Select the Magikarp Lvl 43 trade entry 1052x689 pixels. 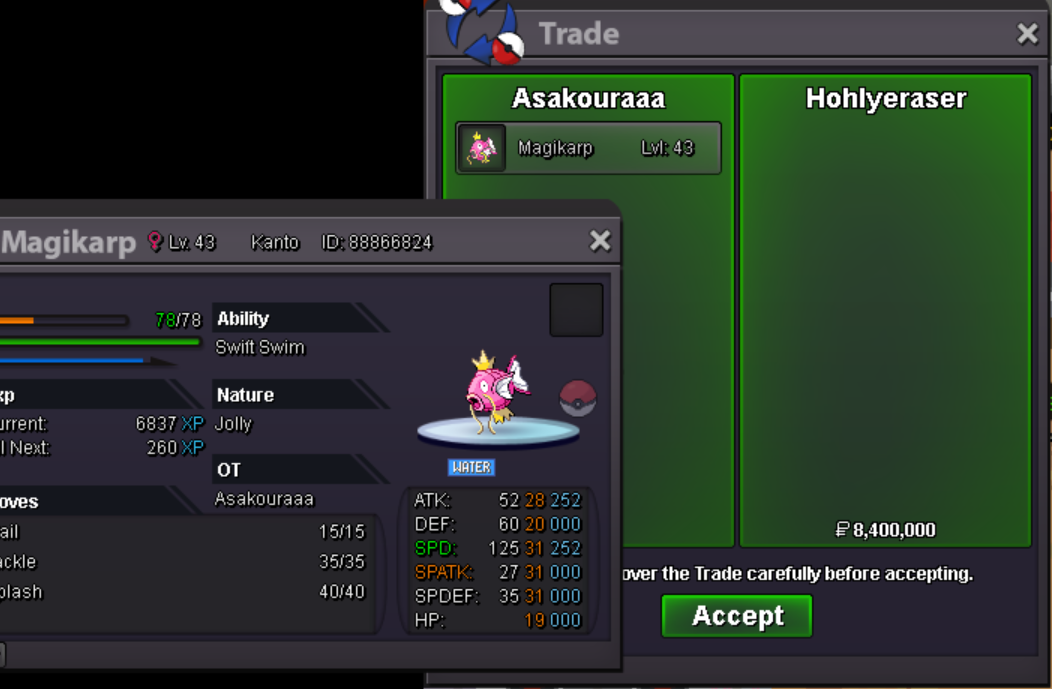[588, 148]
